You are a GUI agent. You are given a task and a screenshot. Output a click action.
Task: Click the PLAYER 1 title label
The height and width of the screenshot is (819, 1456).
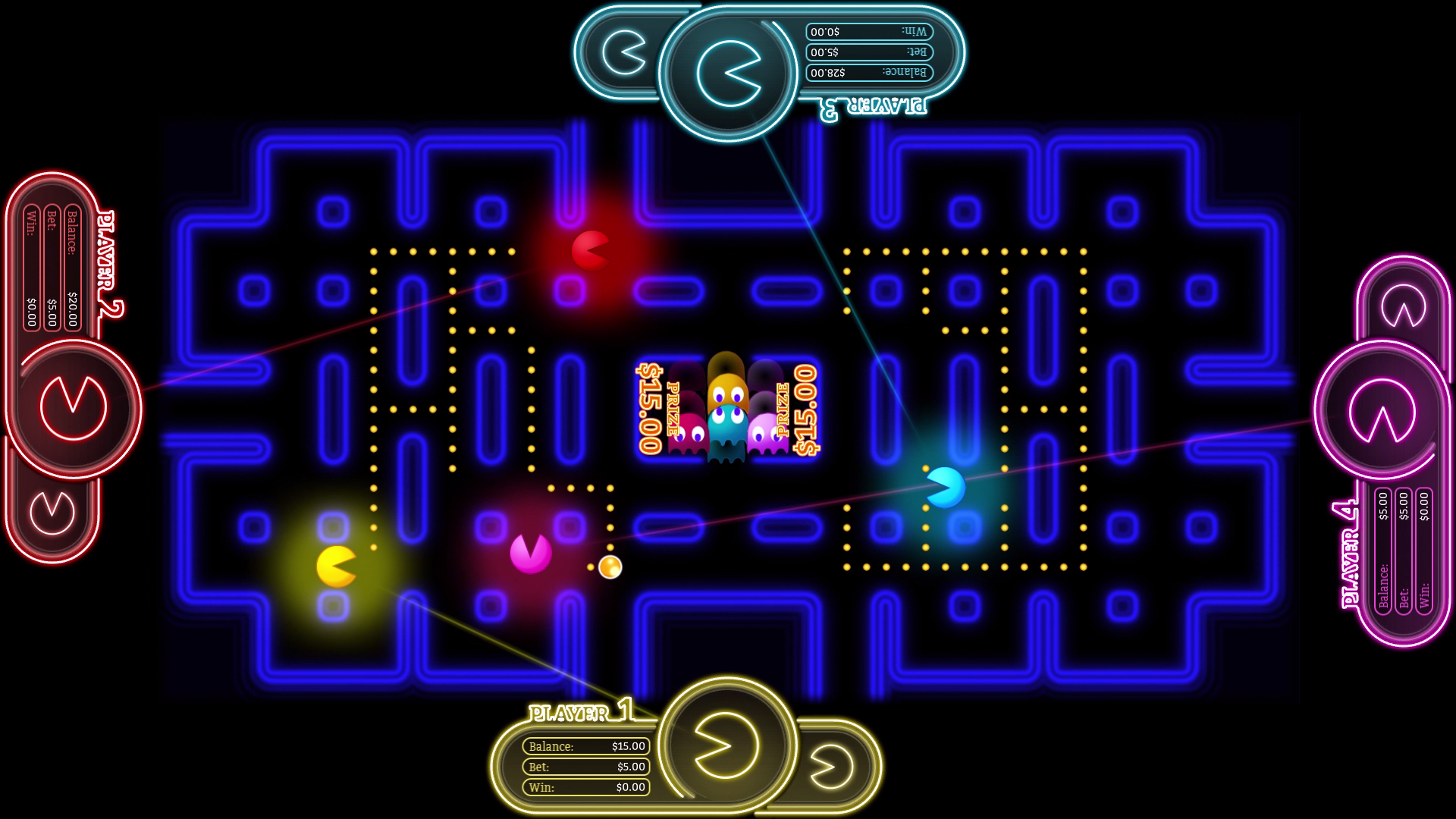tap(578, 713)
